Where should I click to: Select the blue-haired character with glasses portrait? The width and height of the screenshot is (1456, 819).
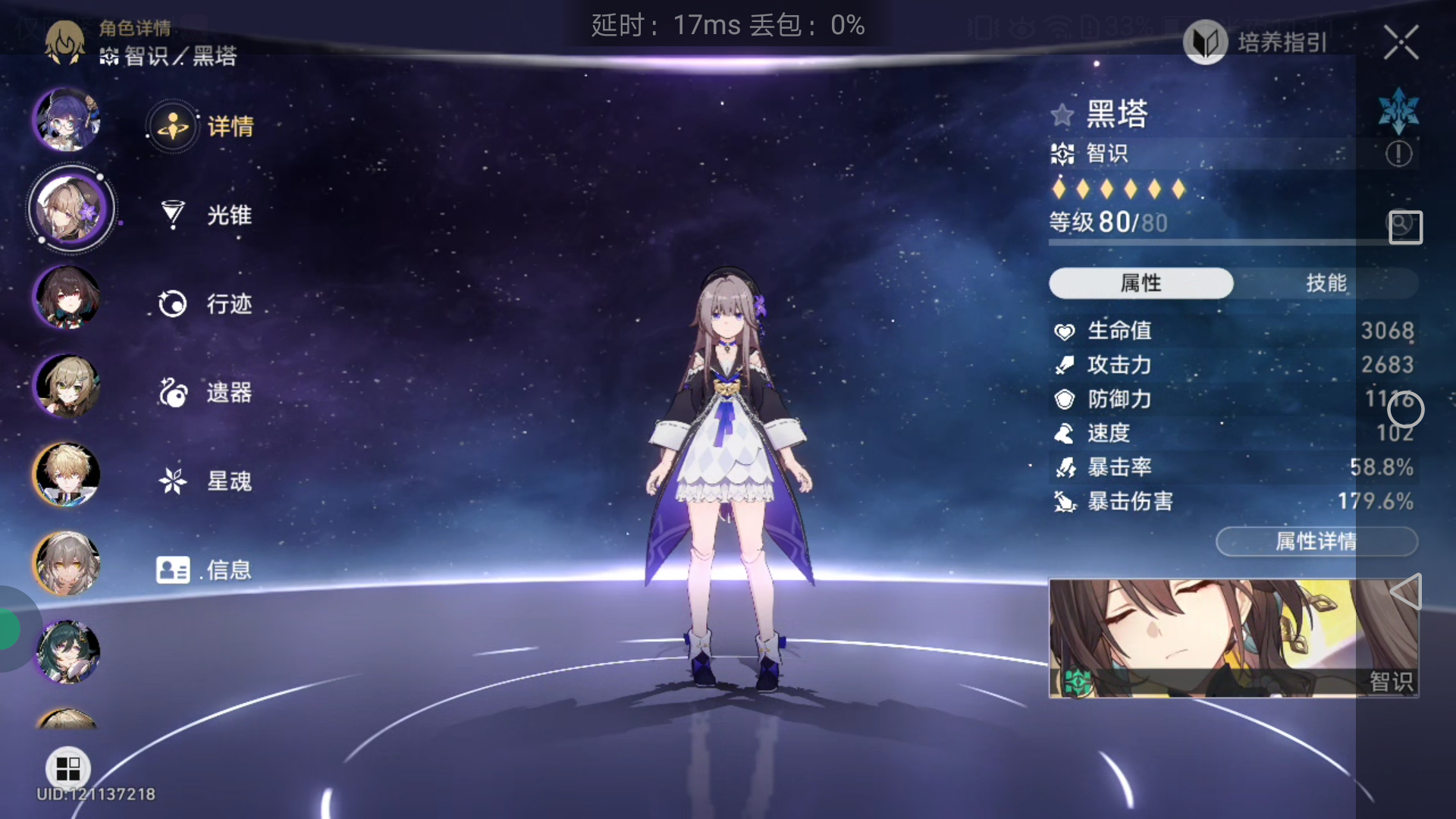67,120
